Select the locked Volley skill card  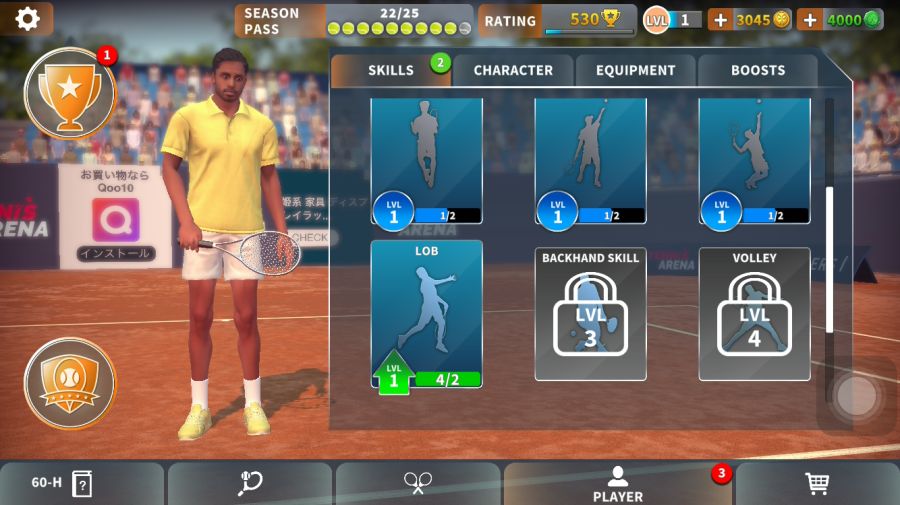point(754,314)
